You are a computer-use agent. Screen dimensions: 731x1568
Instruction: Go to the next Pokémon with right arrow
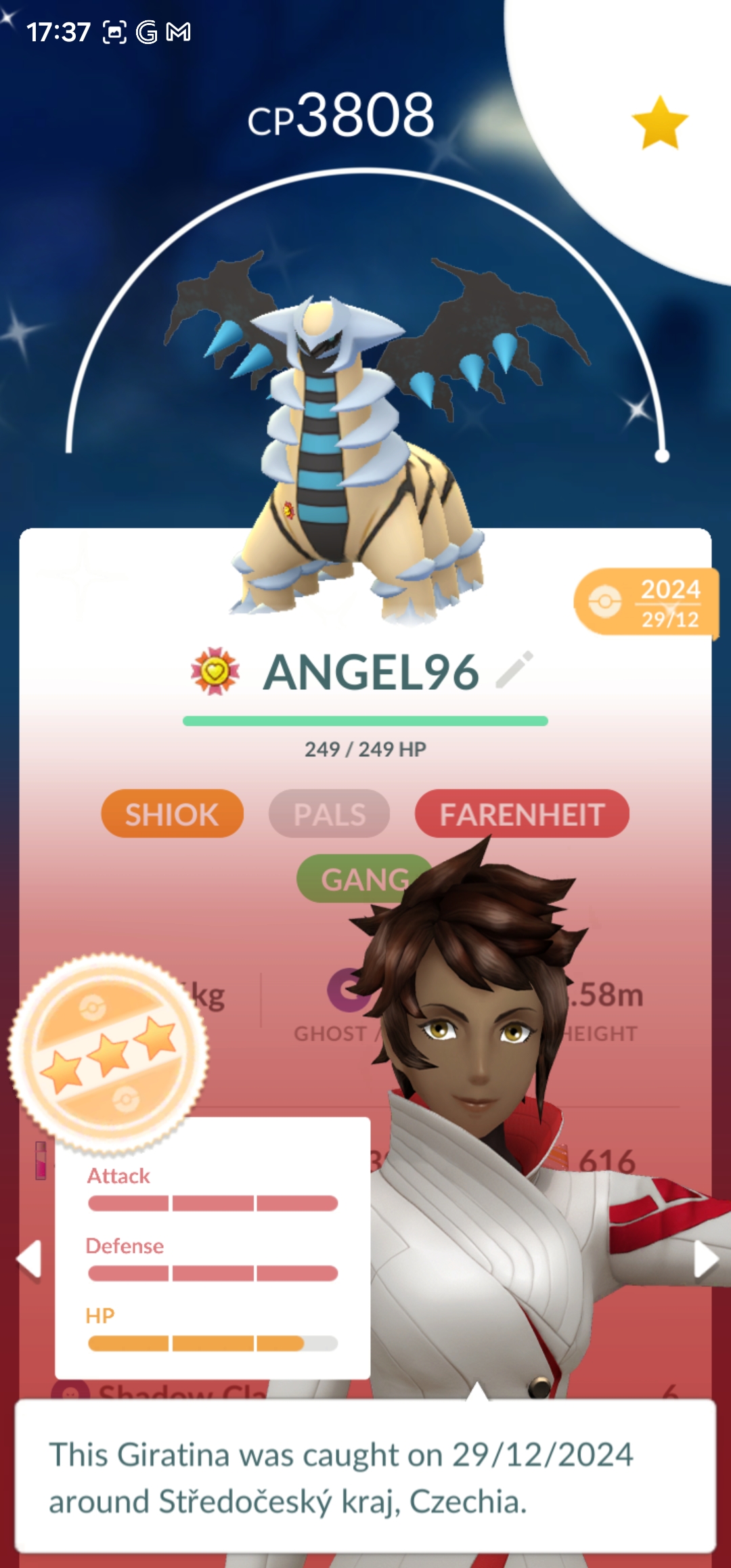tap(705, 1259)
